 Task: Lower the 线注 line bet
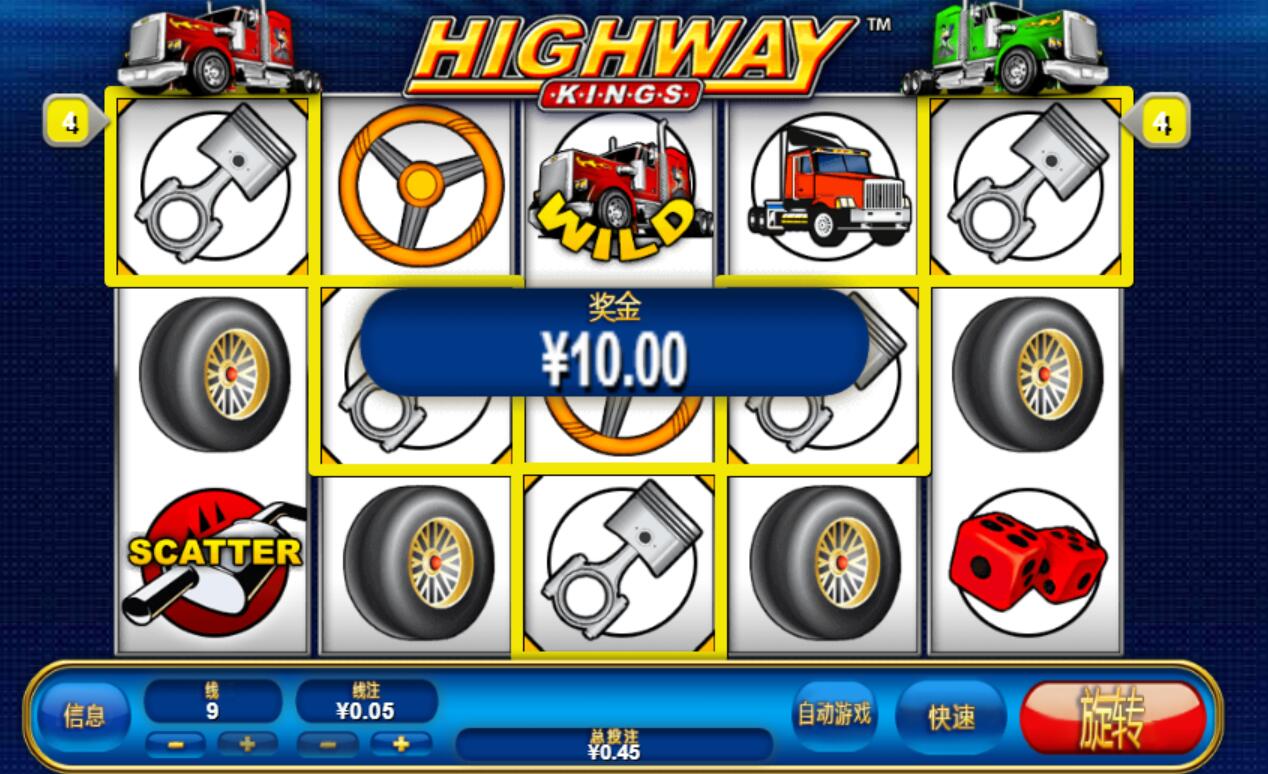tap(328, 744)
